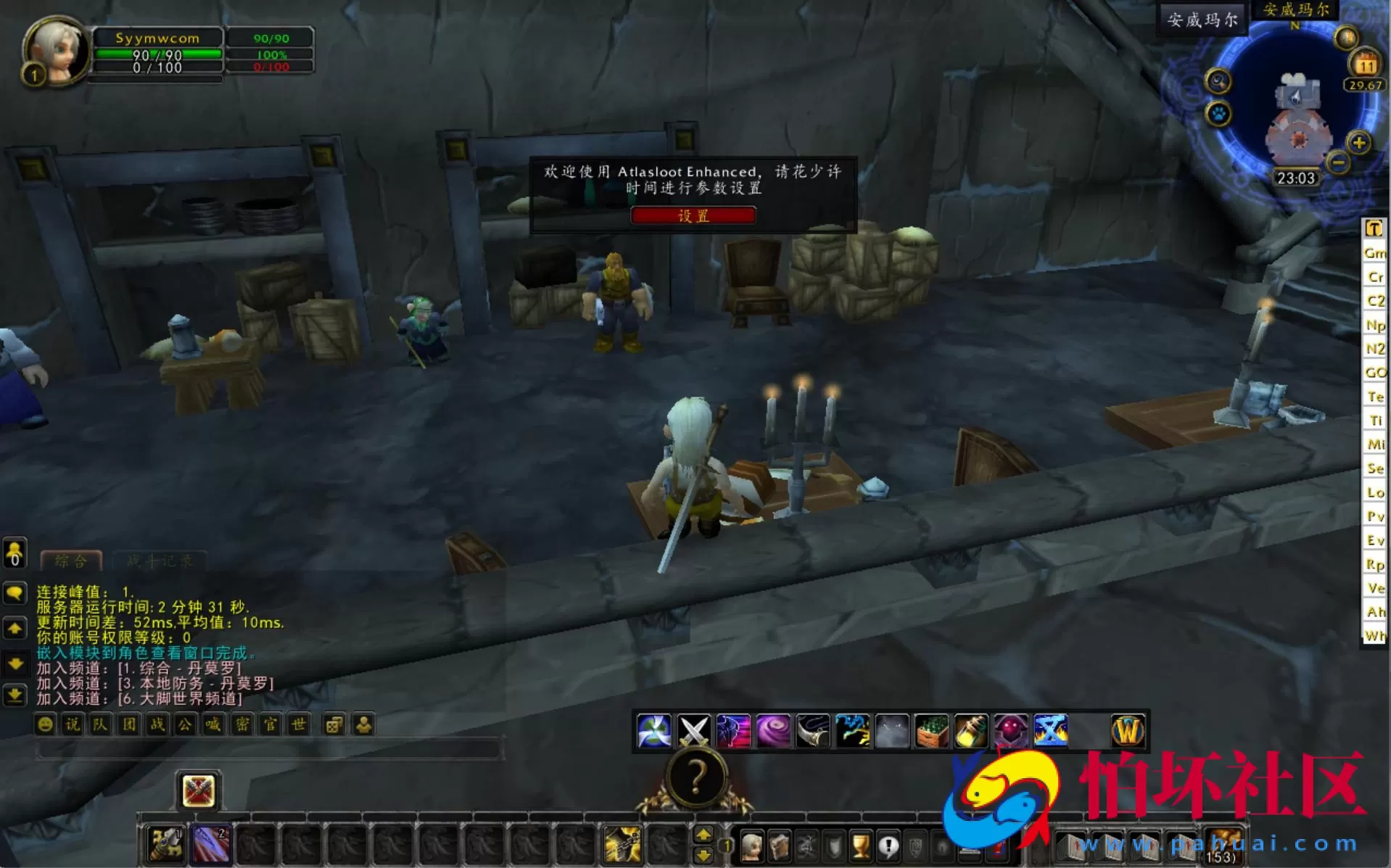The width and height of the screenshot is (1391, 868).
Task: Open the talents pane via micro menu icon
Action: pos(807,845)
